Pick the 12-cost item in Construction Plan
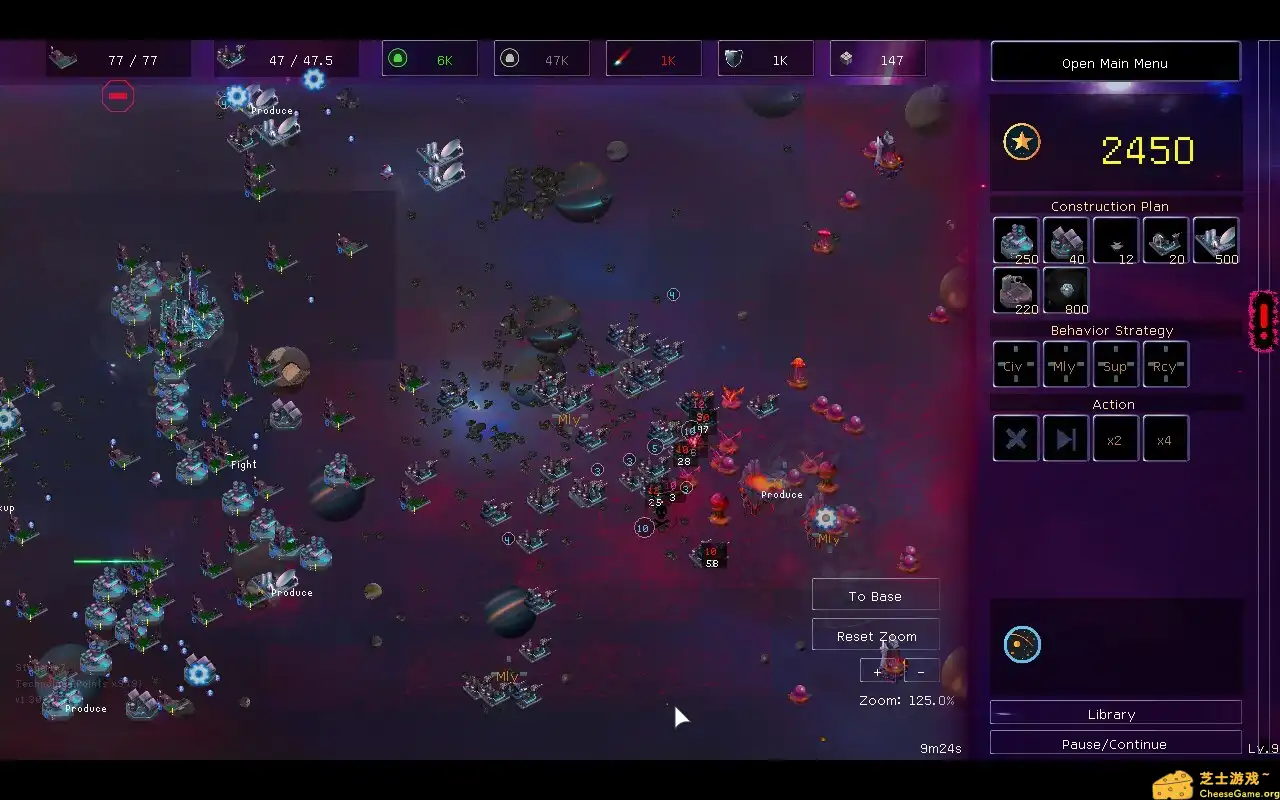The height and width of the screenshot is (800, 1280). click(1115, 240)
